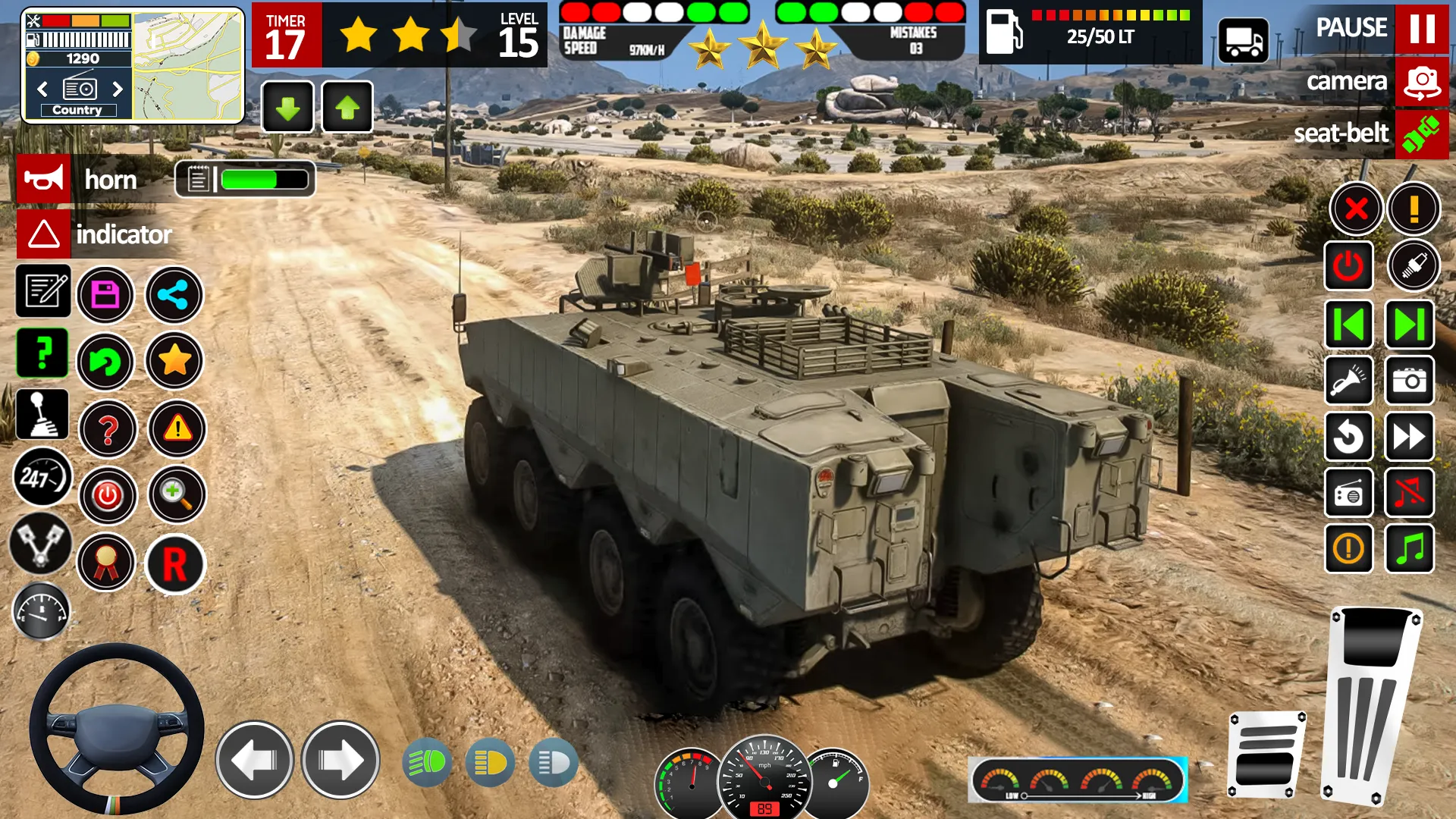Open the radio icon on the right panel
The width and height of the screenshot is (1456, 819).
(1349, 493)
